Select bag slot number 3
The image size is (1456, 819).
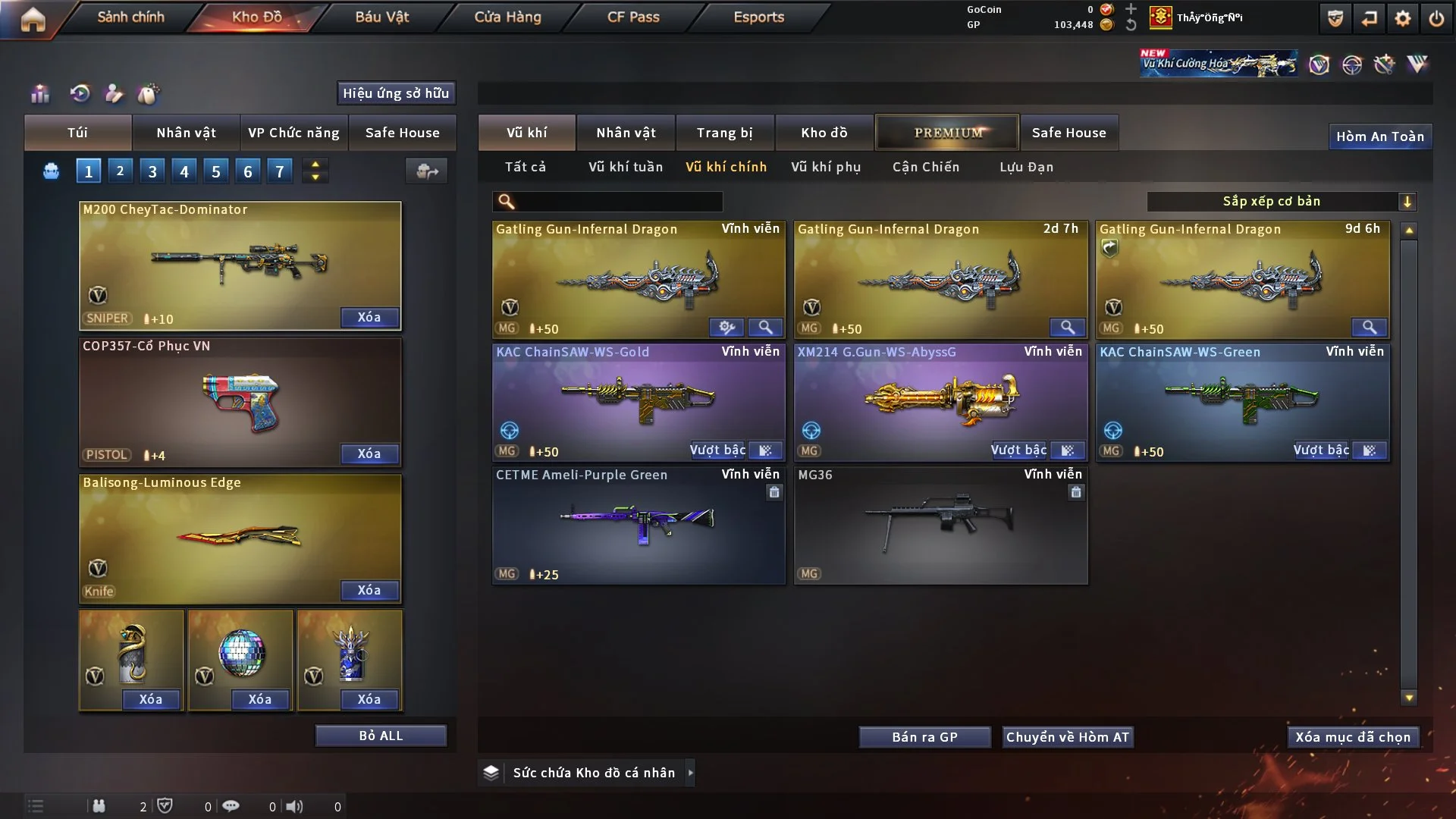152,171
